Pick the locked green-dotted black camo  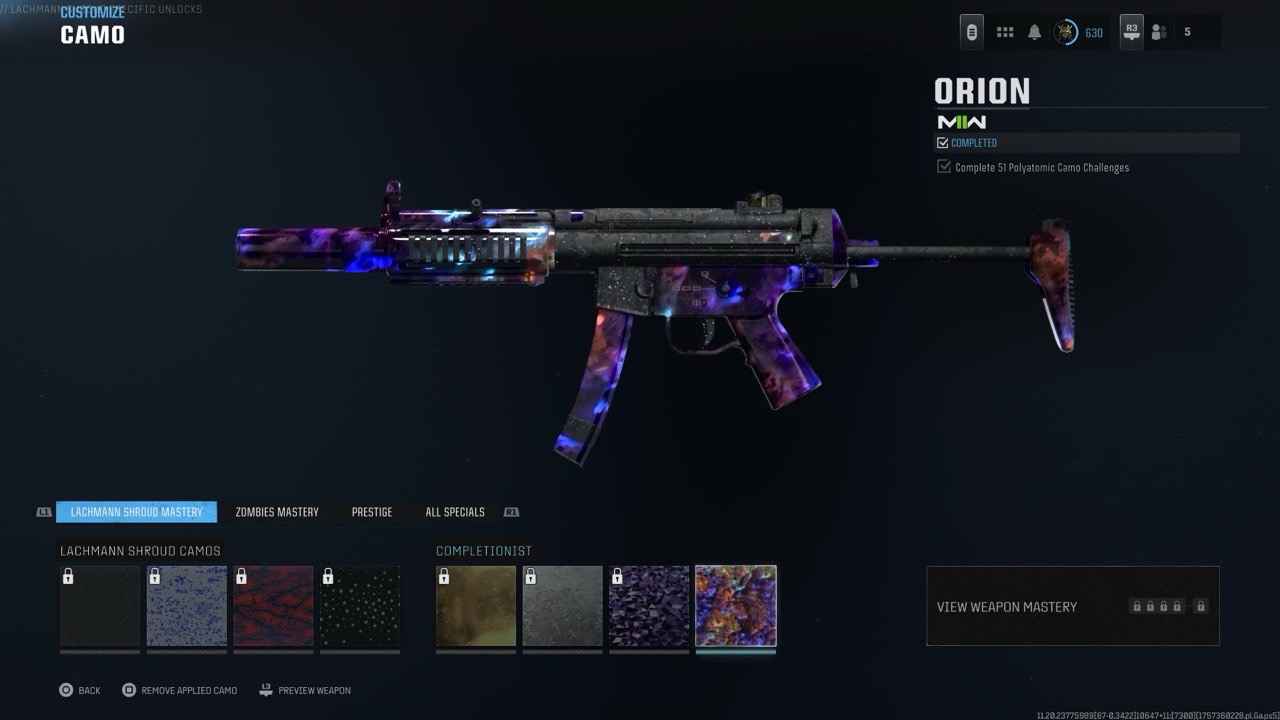360,606
